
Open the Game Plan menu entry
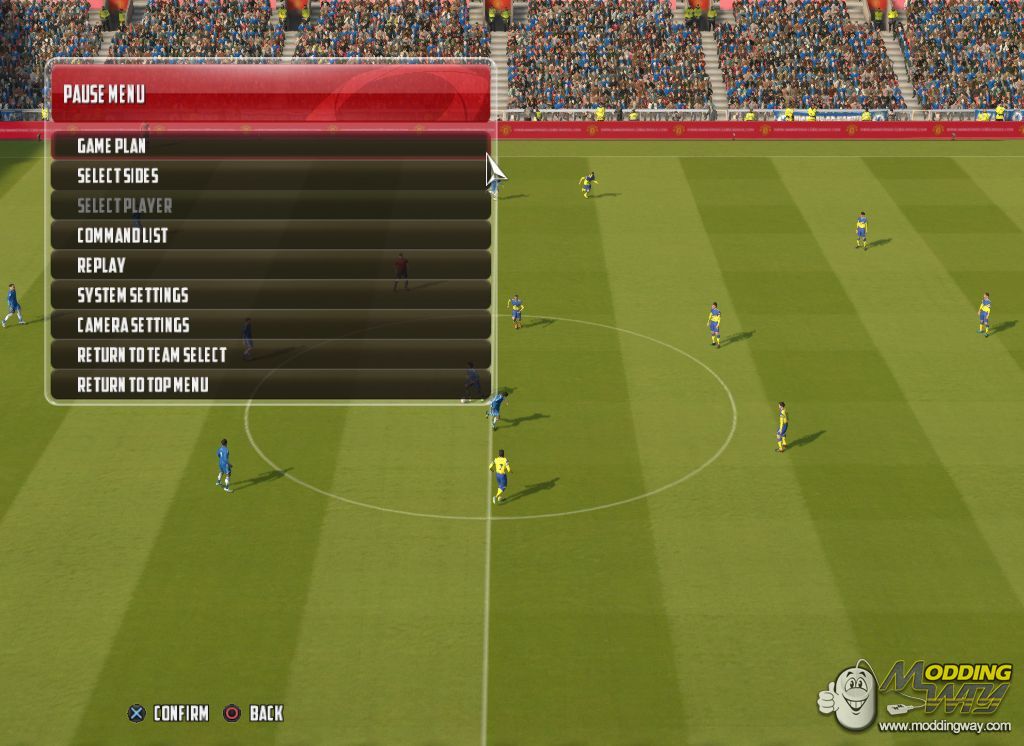tap(112, 146)
